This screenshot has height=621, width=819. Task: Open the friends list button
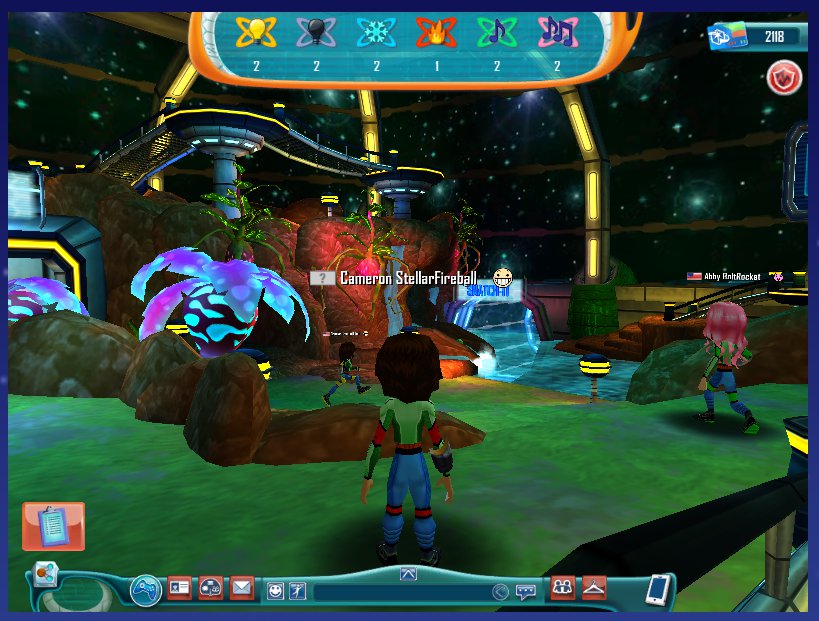[x=563, y=588]
